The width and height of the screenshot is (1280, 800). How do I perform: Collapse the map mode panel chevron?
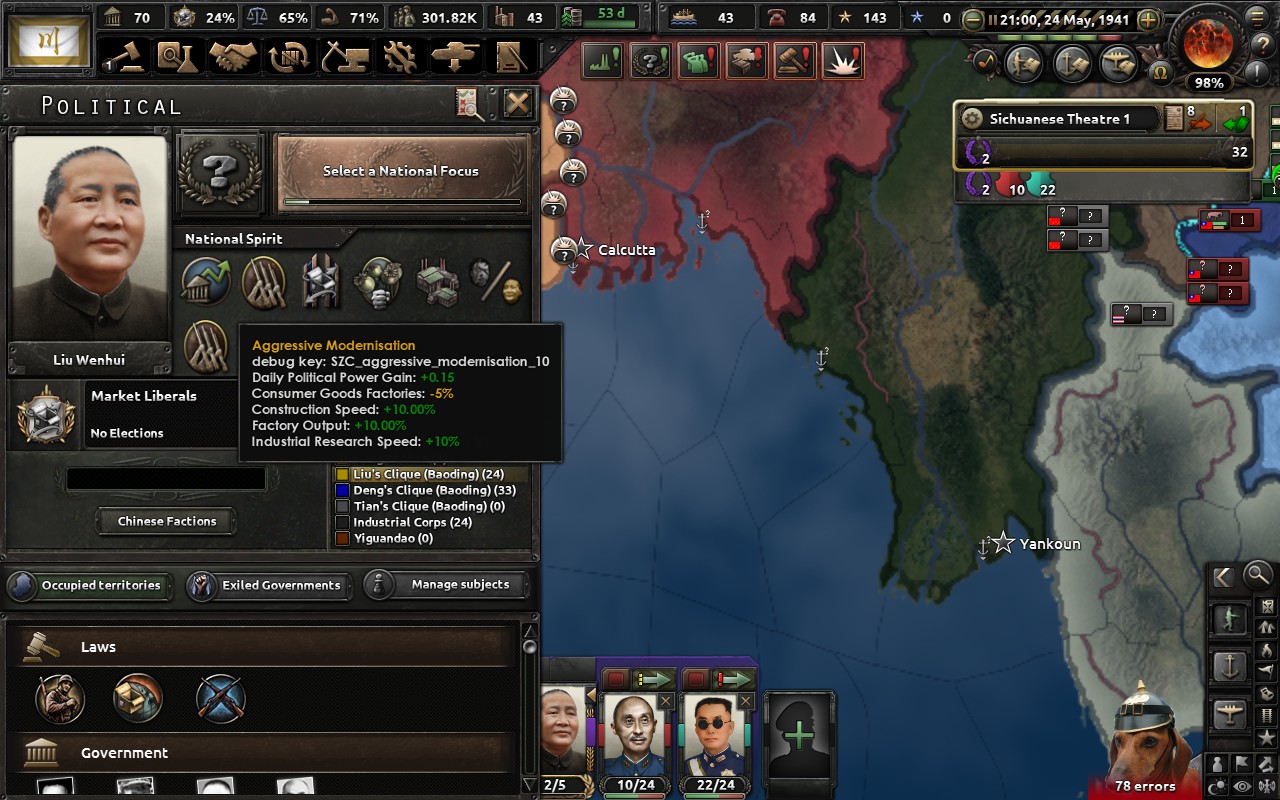pos(1221,577)
